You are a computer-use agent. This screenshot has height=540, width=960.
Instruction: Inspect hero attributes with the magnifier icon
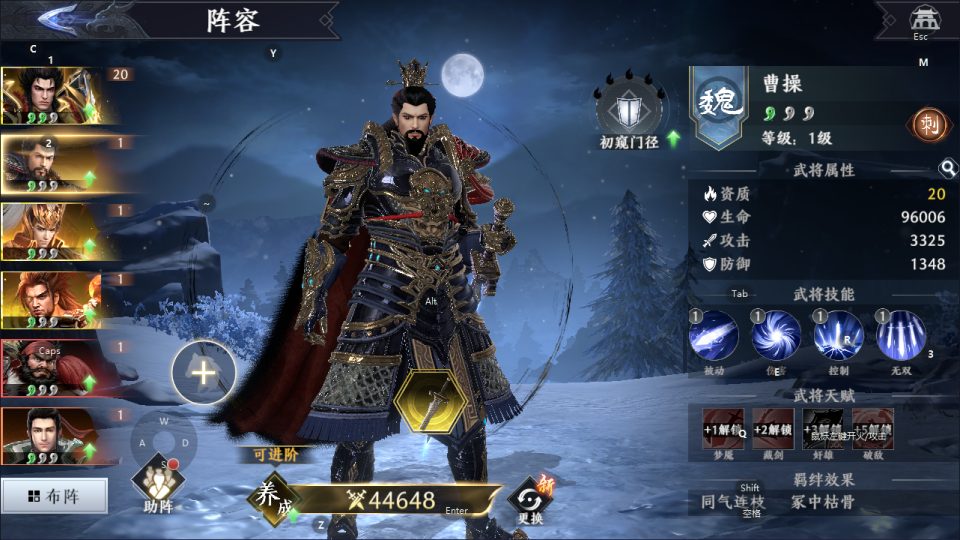pyautogui.click(x=946, y=169)
